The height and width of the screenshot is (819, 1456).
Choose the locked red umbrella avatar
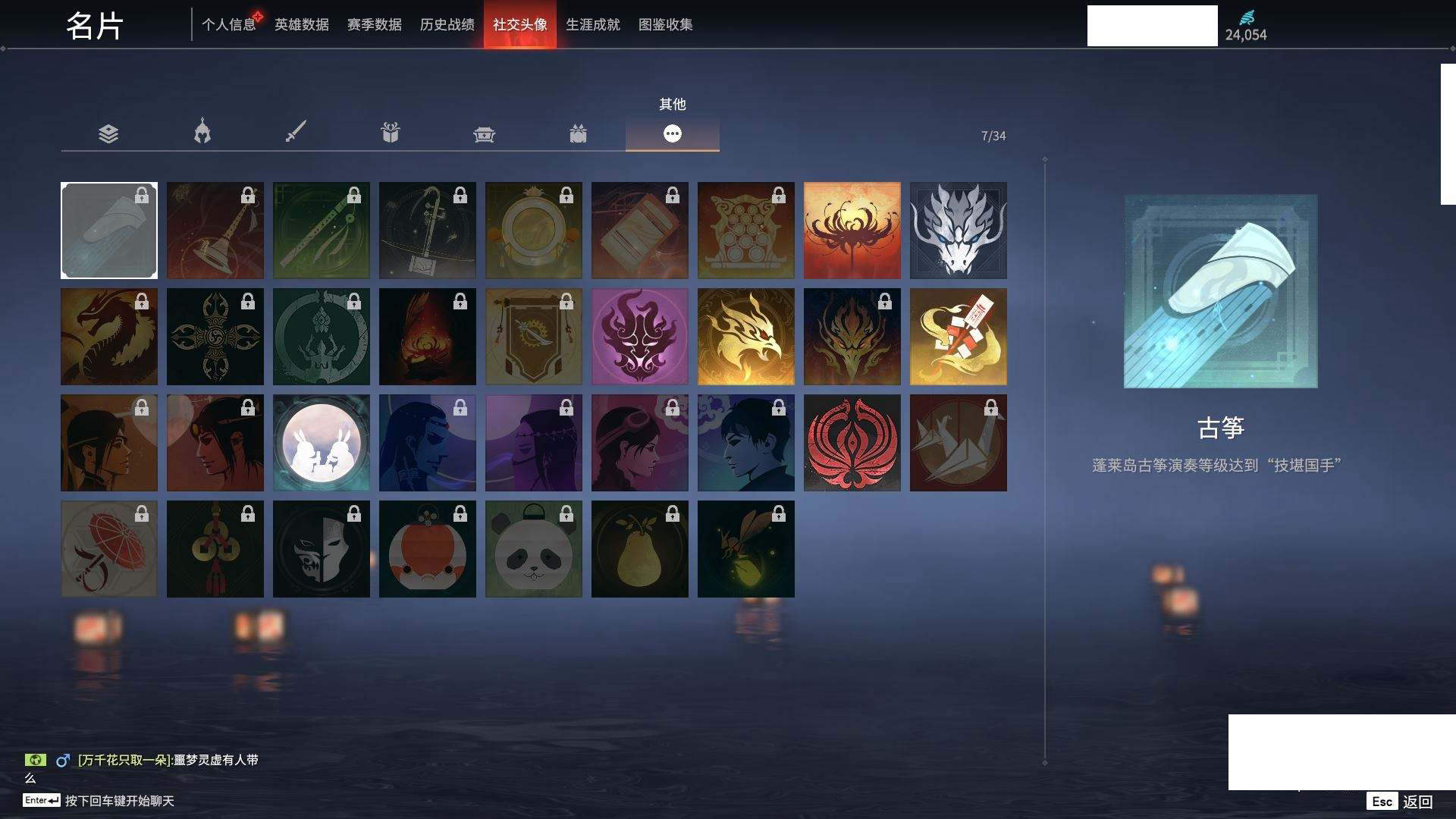click(108, 549)
